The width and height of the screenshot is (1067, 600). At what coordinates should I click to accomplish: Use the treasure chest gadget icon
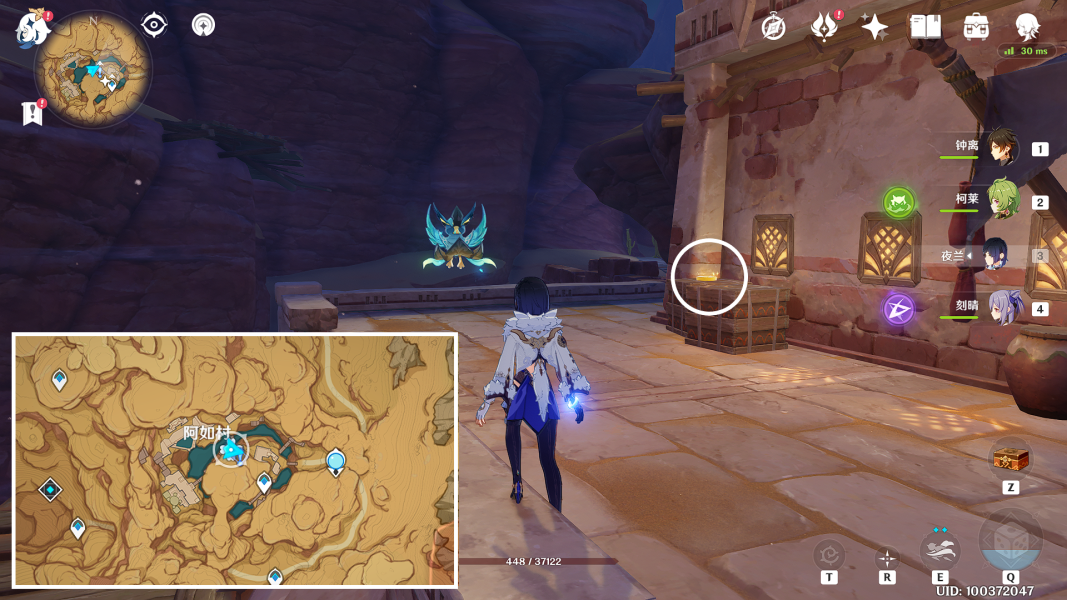coord(1010,459)
